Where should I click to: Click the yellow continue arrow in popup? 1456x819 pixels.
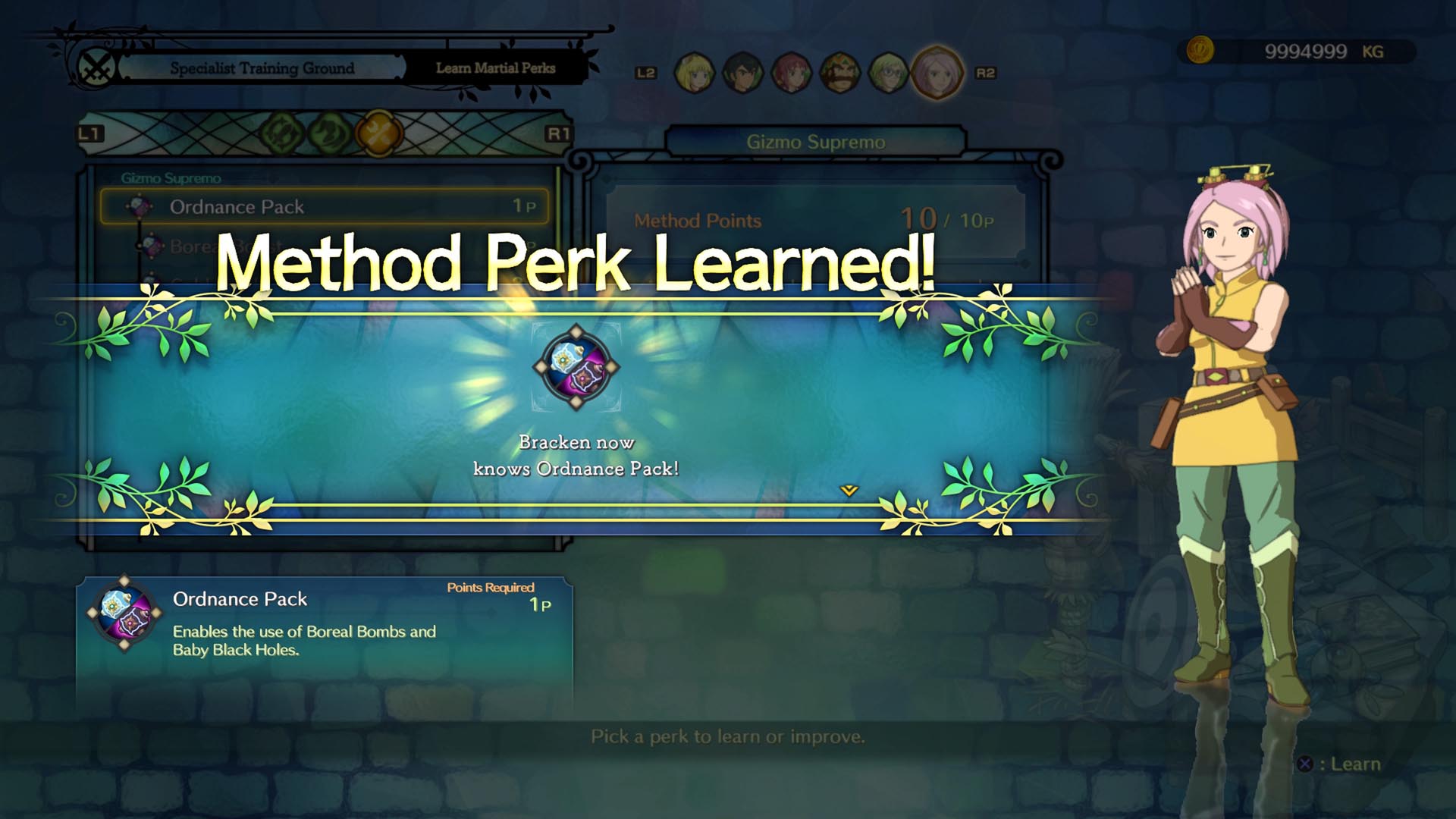(x=849, y=491)
